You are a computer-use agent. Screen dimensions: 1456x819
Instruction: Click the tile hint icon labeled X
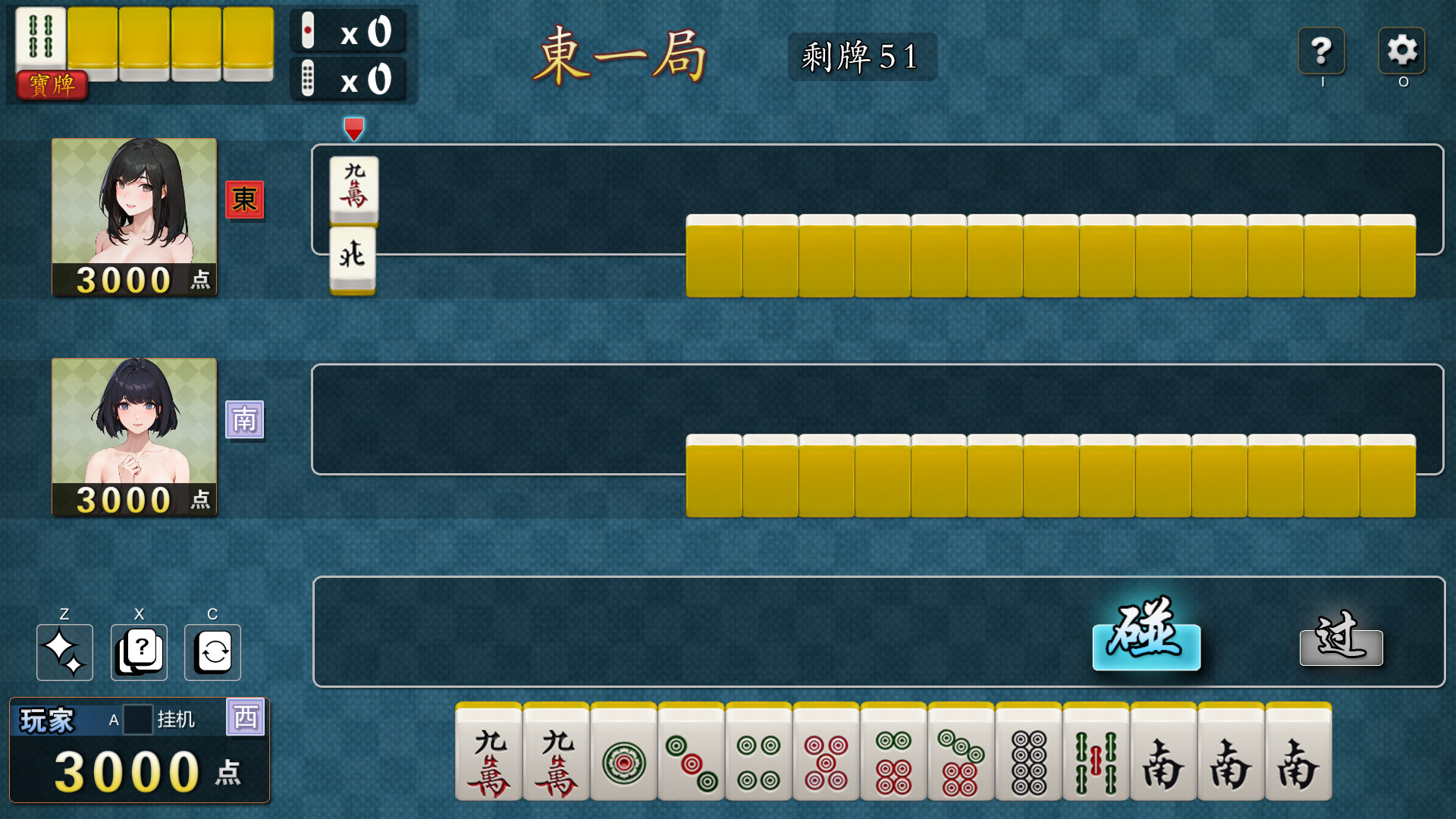138,652
